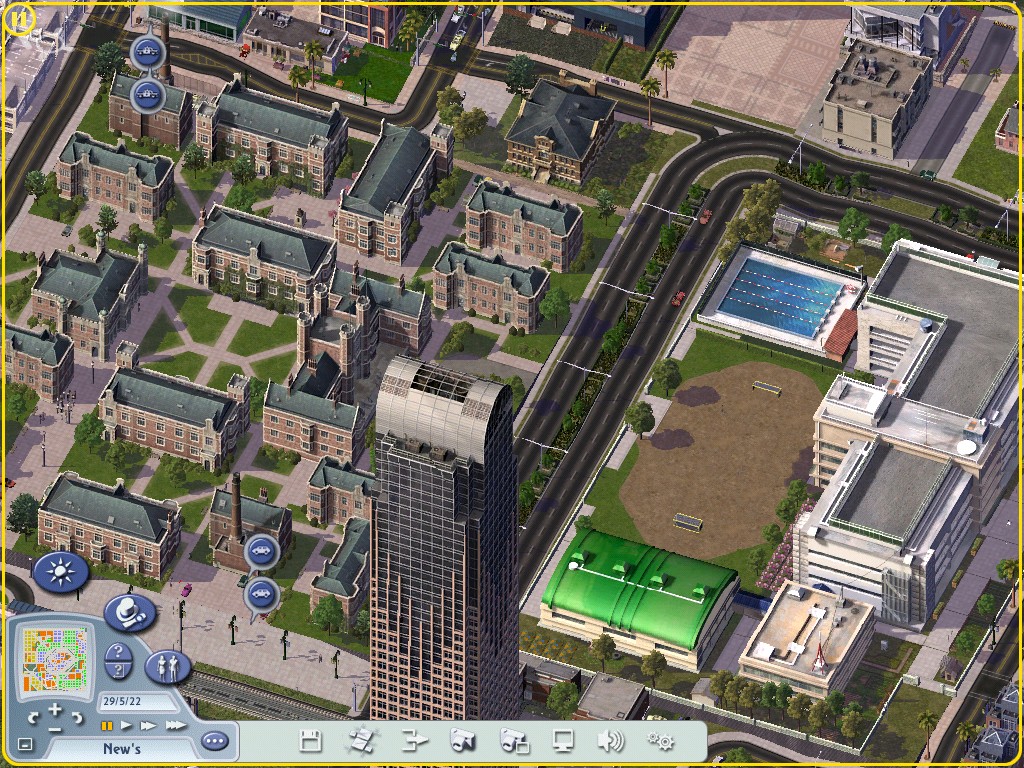The height and width of the screenshot is (768, 1024).
Task: Click the city minimap
Action: point(56,659)
